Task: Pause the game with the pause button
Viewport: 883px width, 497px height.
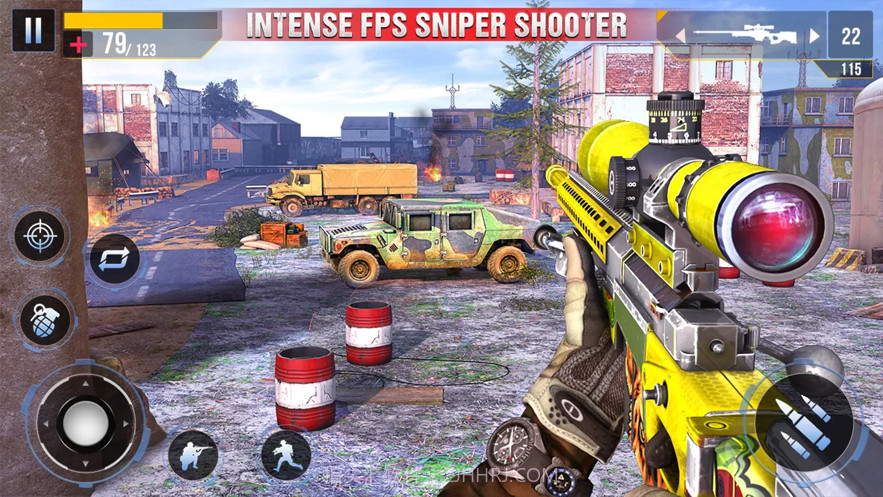Action: pos(33,30)
